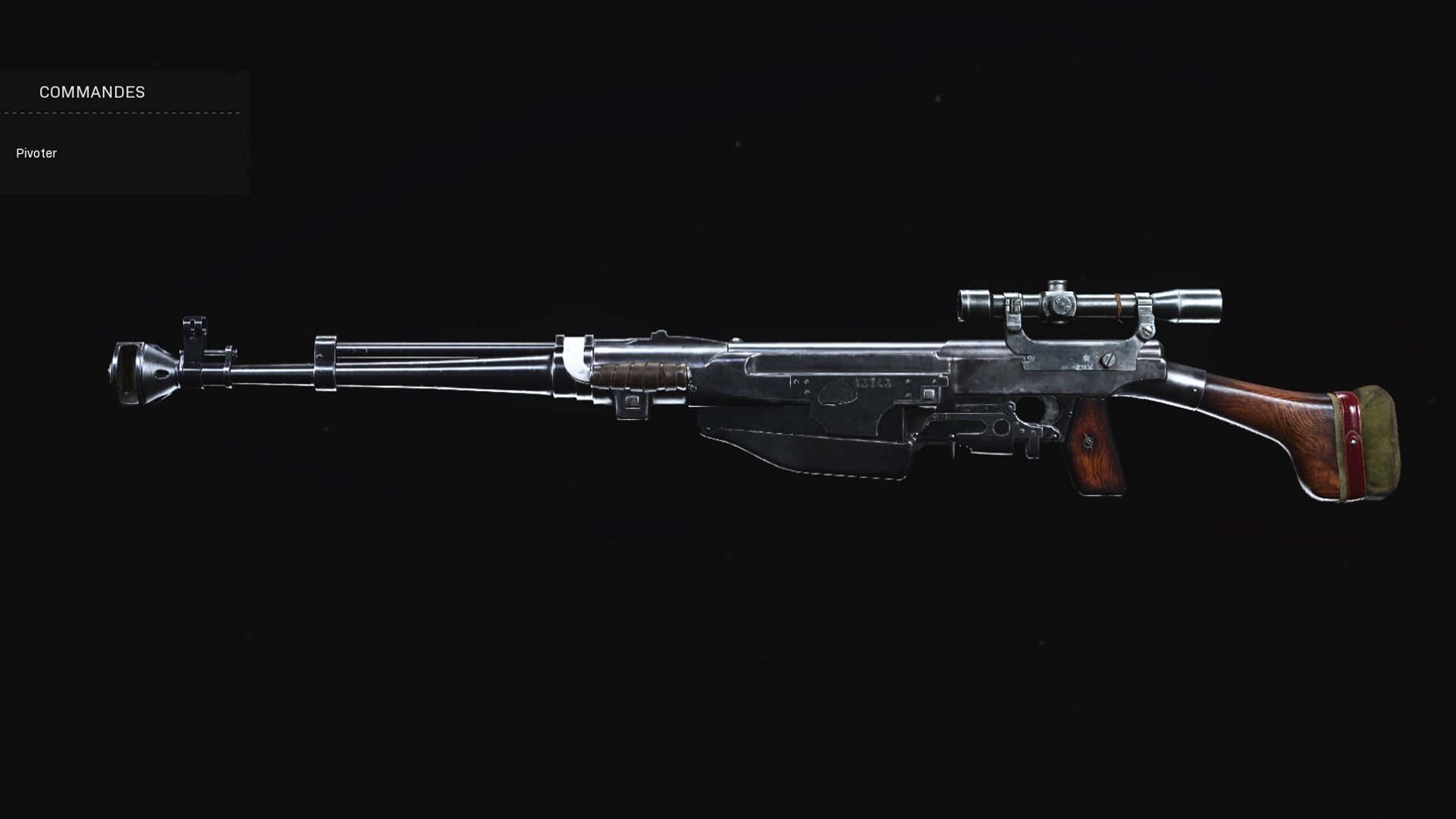
Task: Click the scope's elevation turret
Action: tap(1057, 285)
